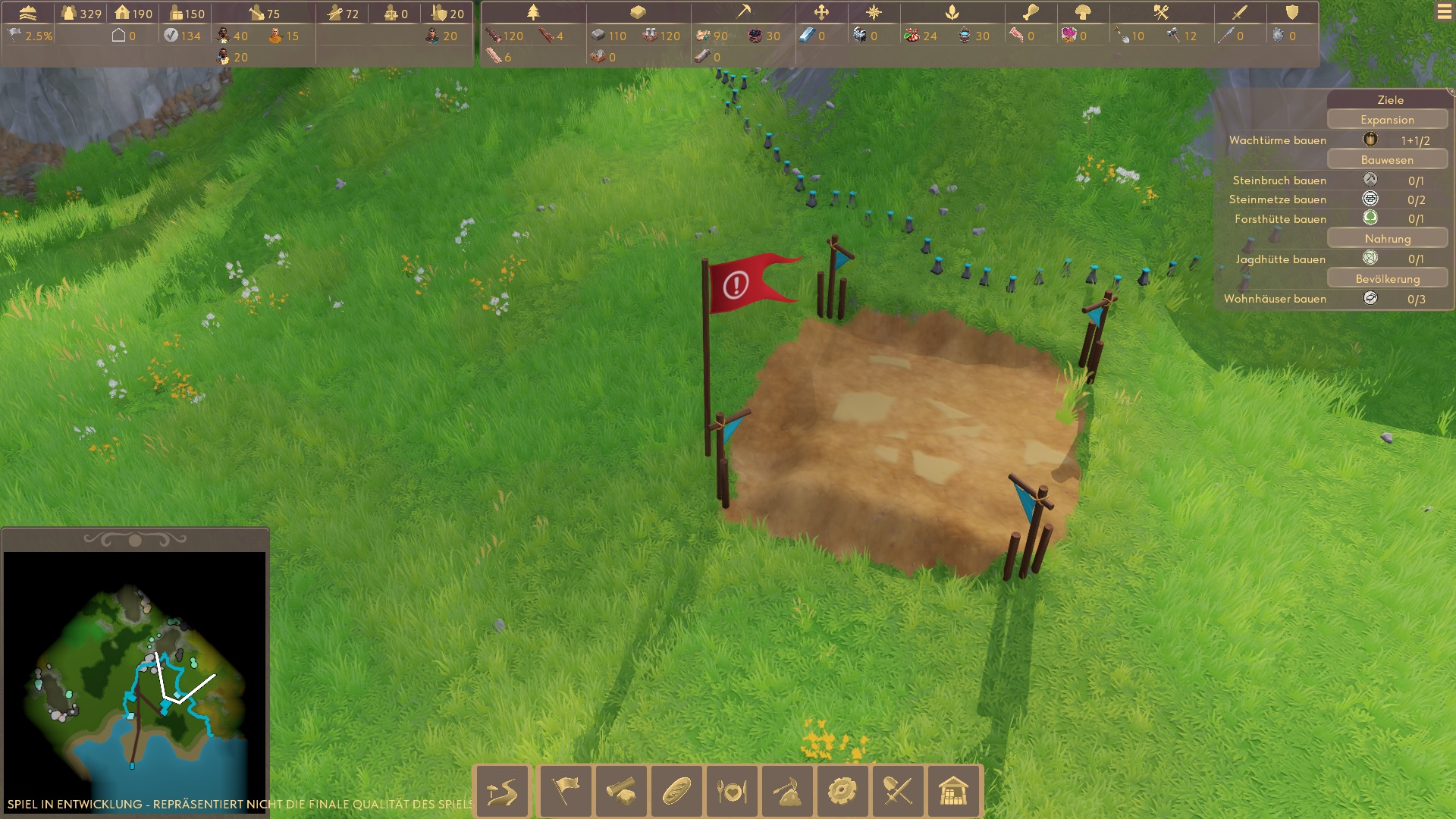Select the Steinbruch bauen objective
The image size is (1456, 819).
point(1279,180)
